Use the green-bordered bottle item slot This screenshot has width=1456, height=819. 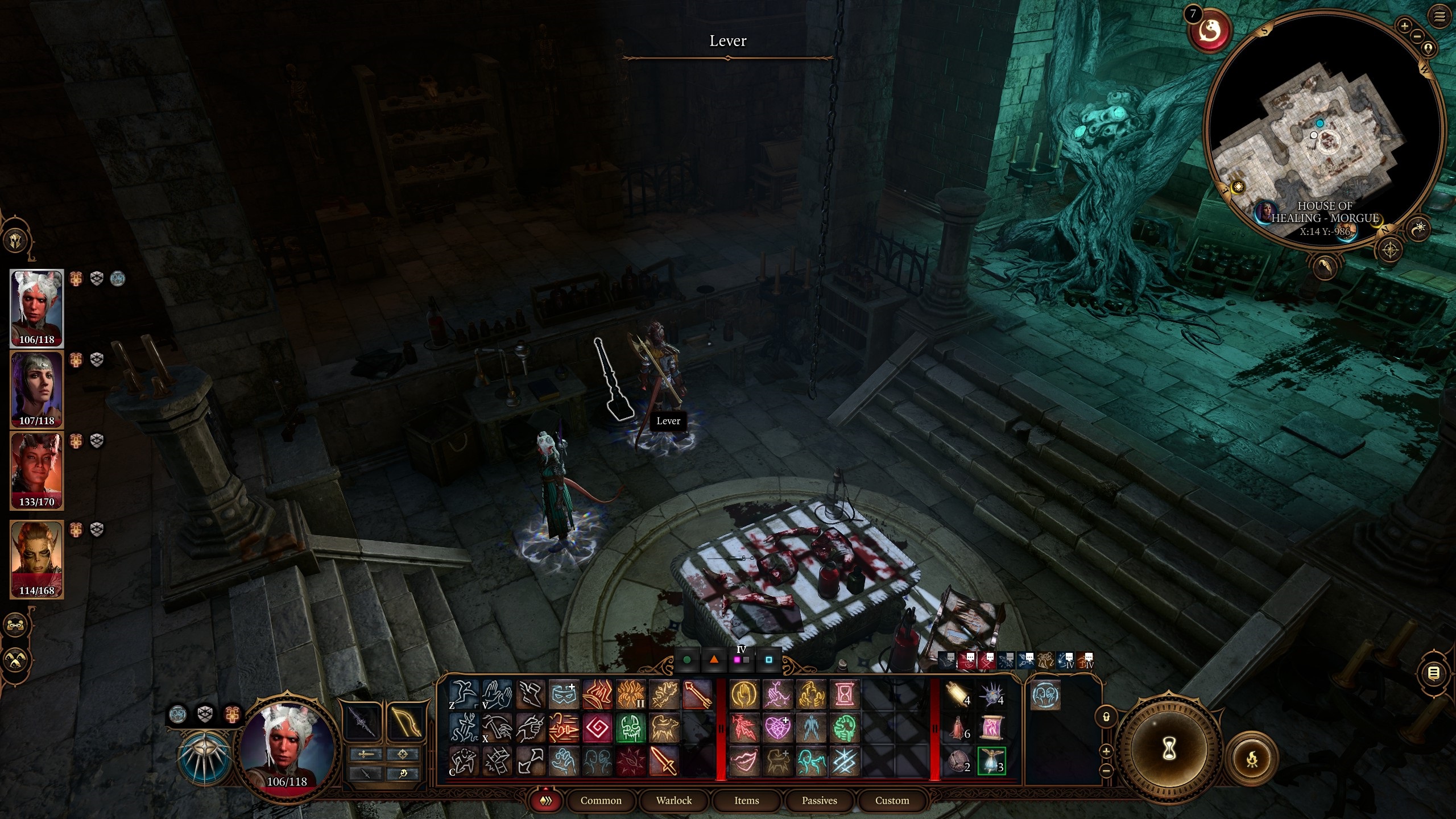point(991,761)
